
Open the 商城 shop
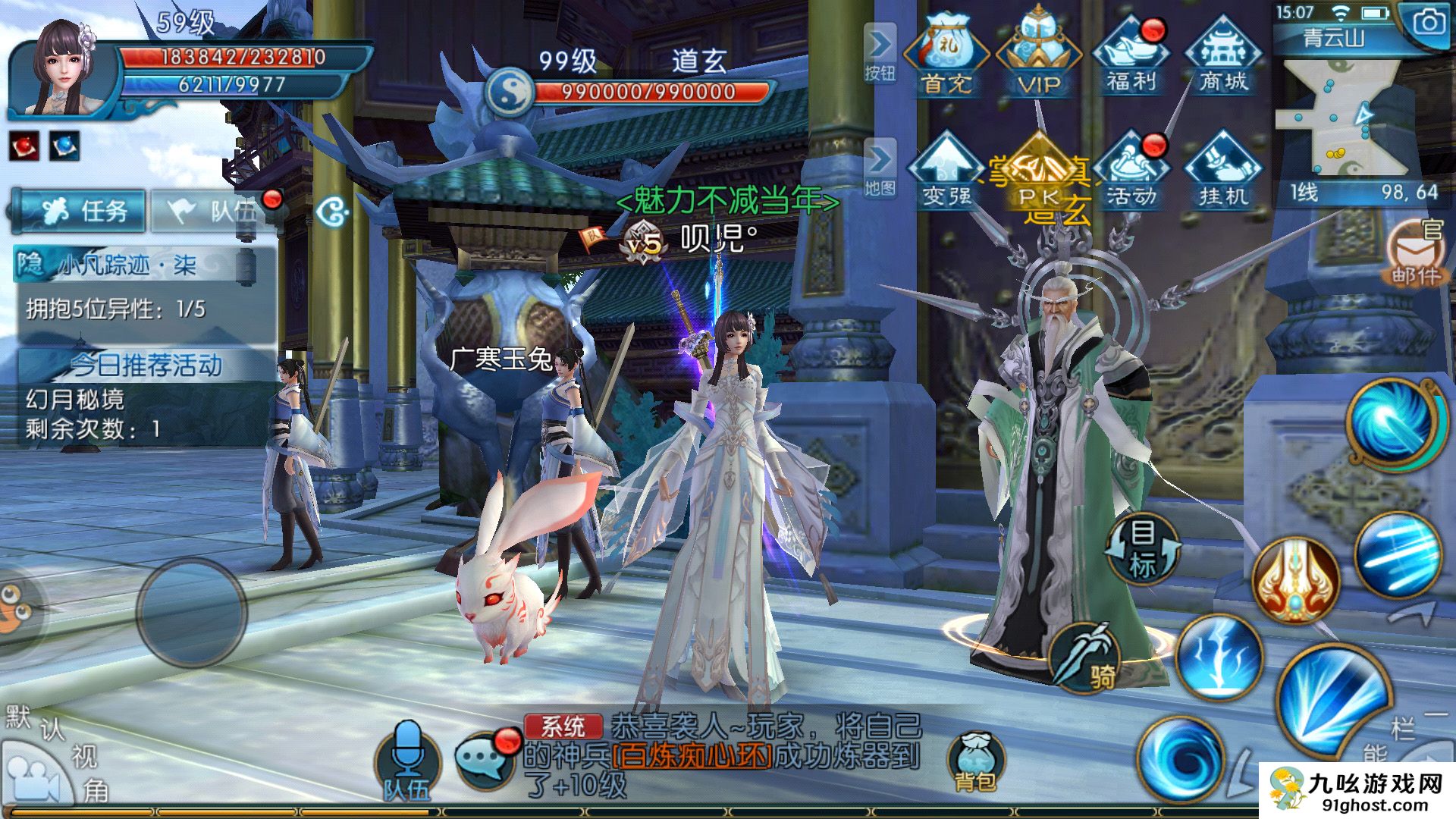click(1223, 55)
